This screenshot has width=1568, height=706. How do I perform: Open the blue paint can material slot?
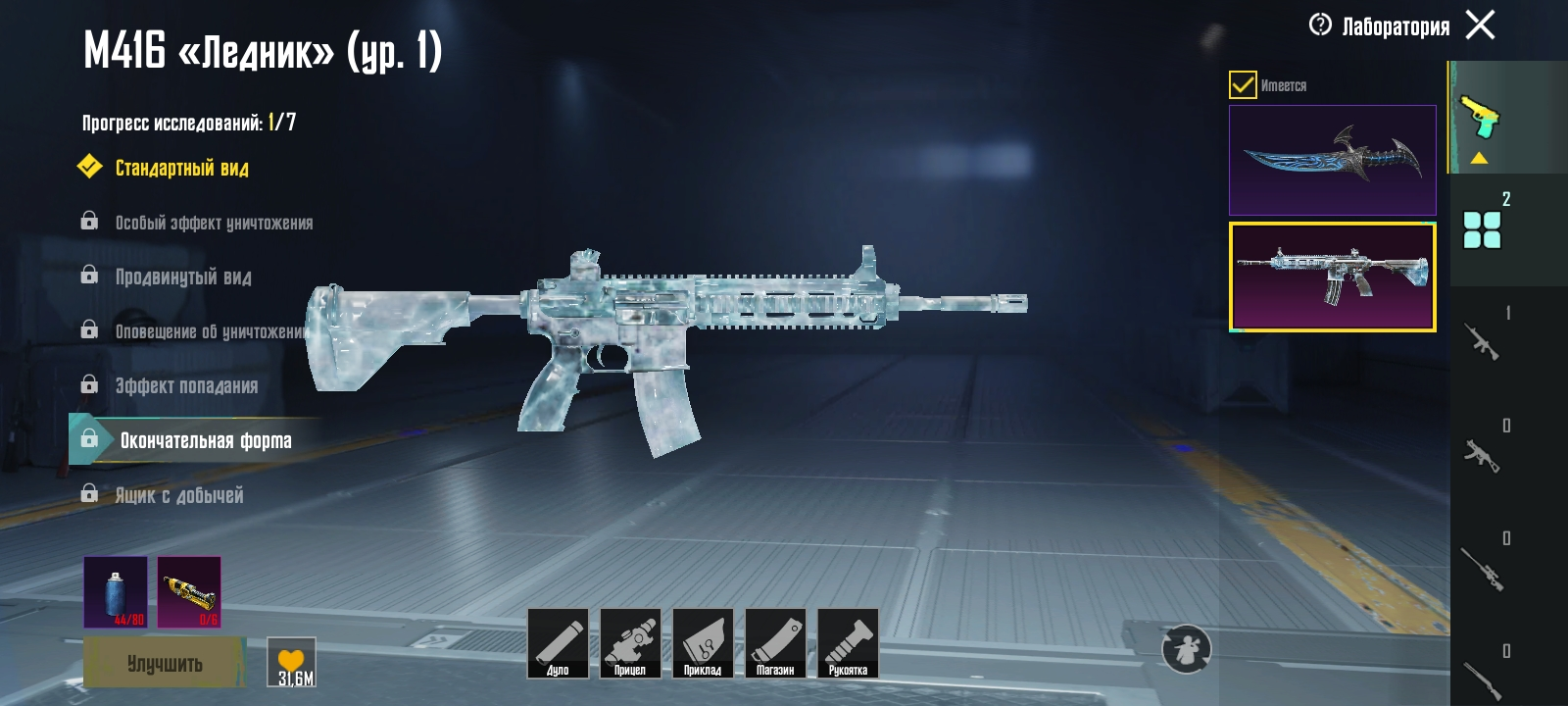(x=116, y=591)
